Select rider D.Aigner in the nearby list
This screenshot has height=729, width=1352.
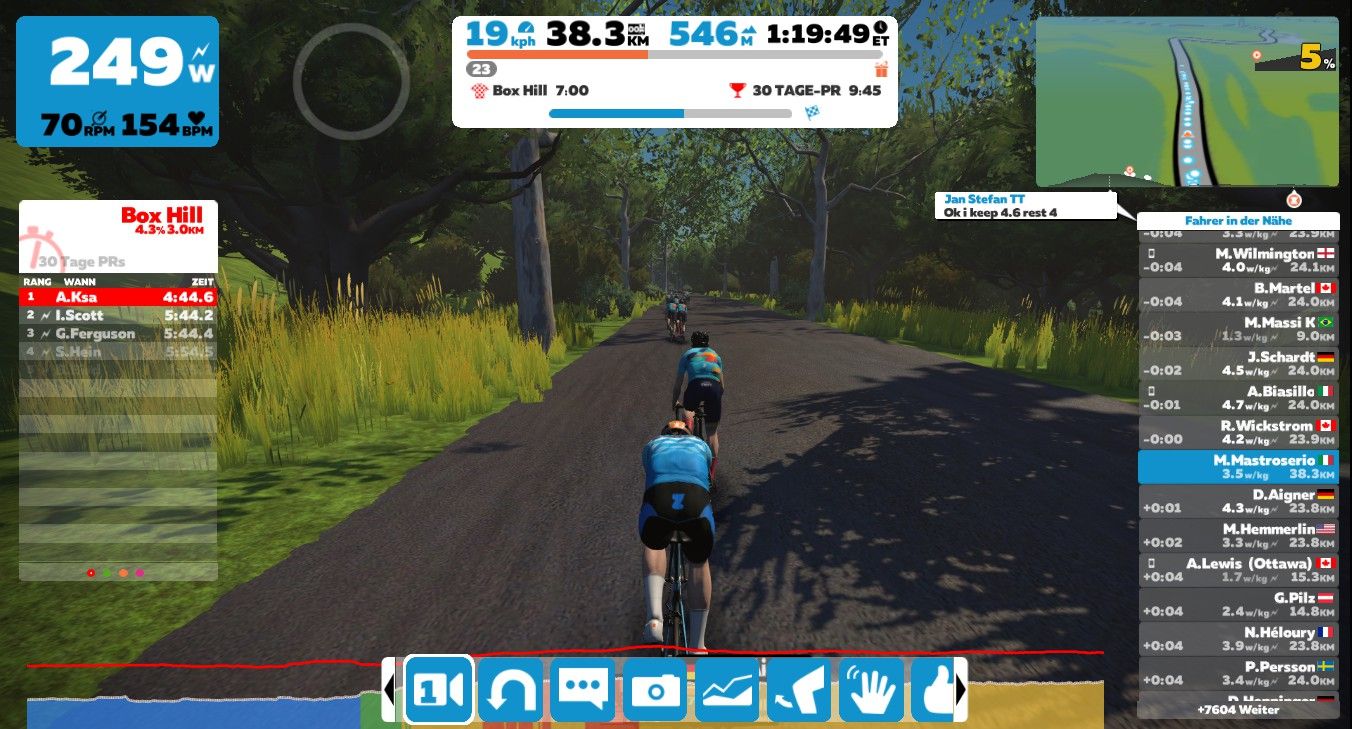tap(1237, 501)
